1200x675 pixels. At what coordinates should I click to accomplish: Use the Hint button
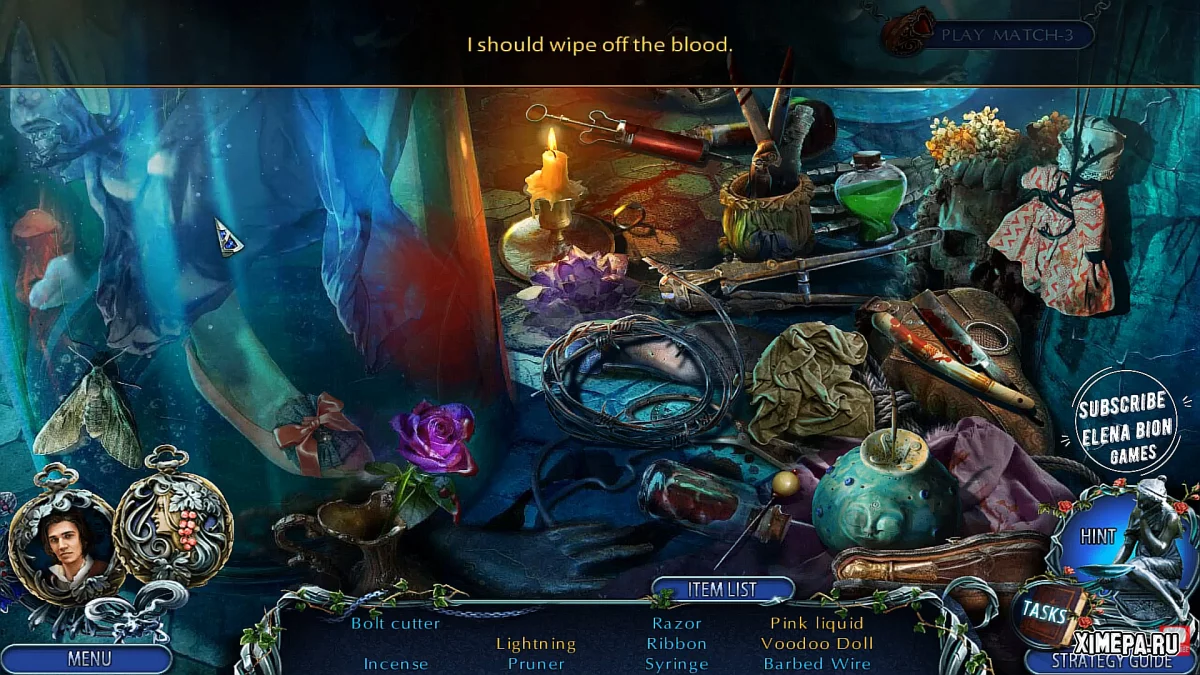pos(1098,537)
